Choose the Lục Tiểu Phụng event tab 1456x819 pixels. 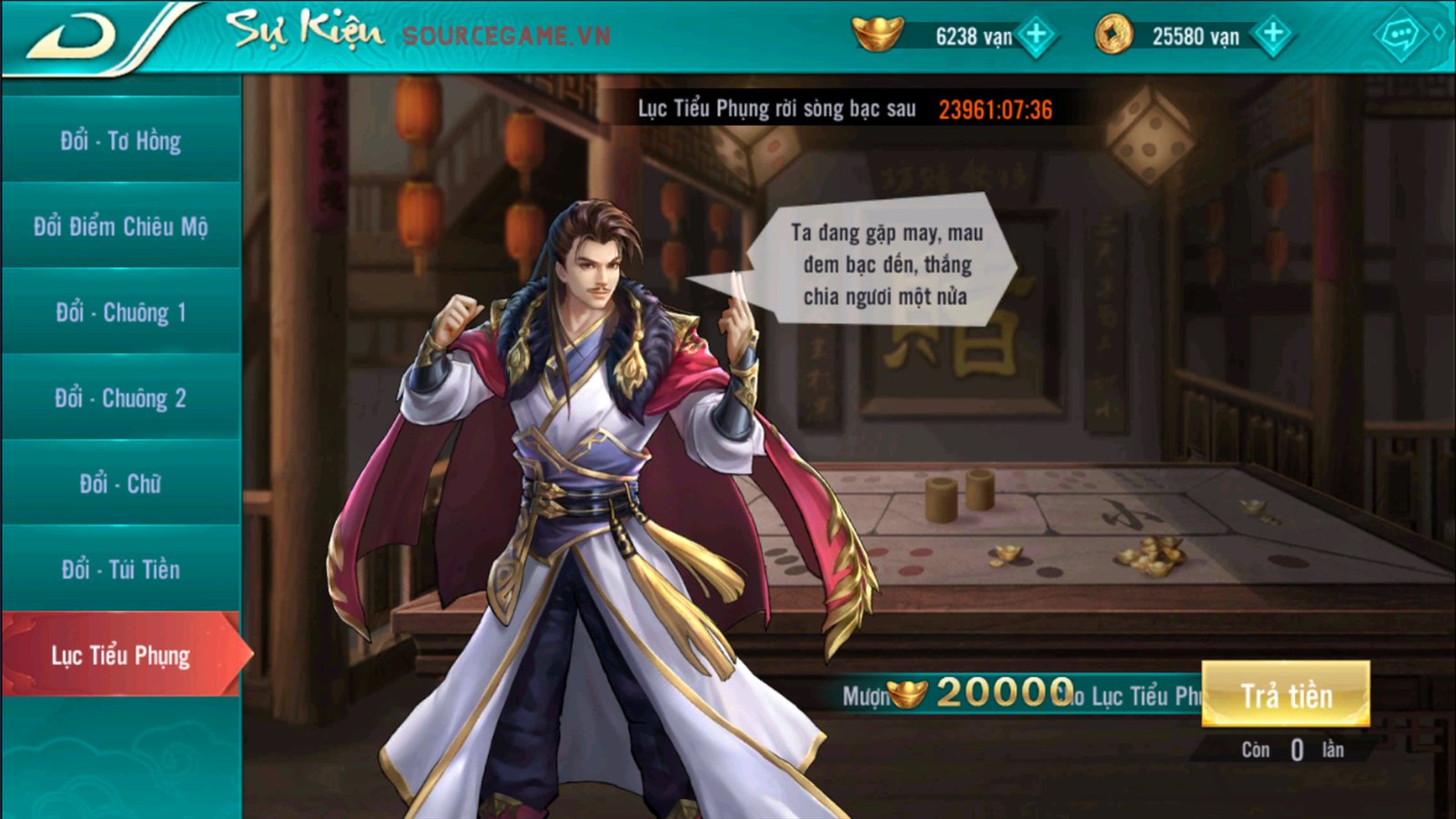121,655
